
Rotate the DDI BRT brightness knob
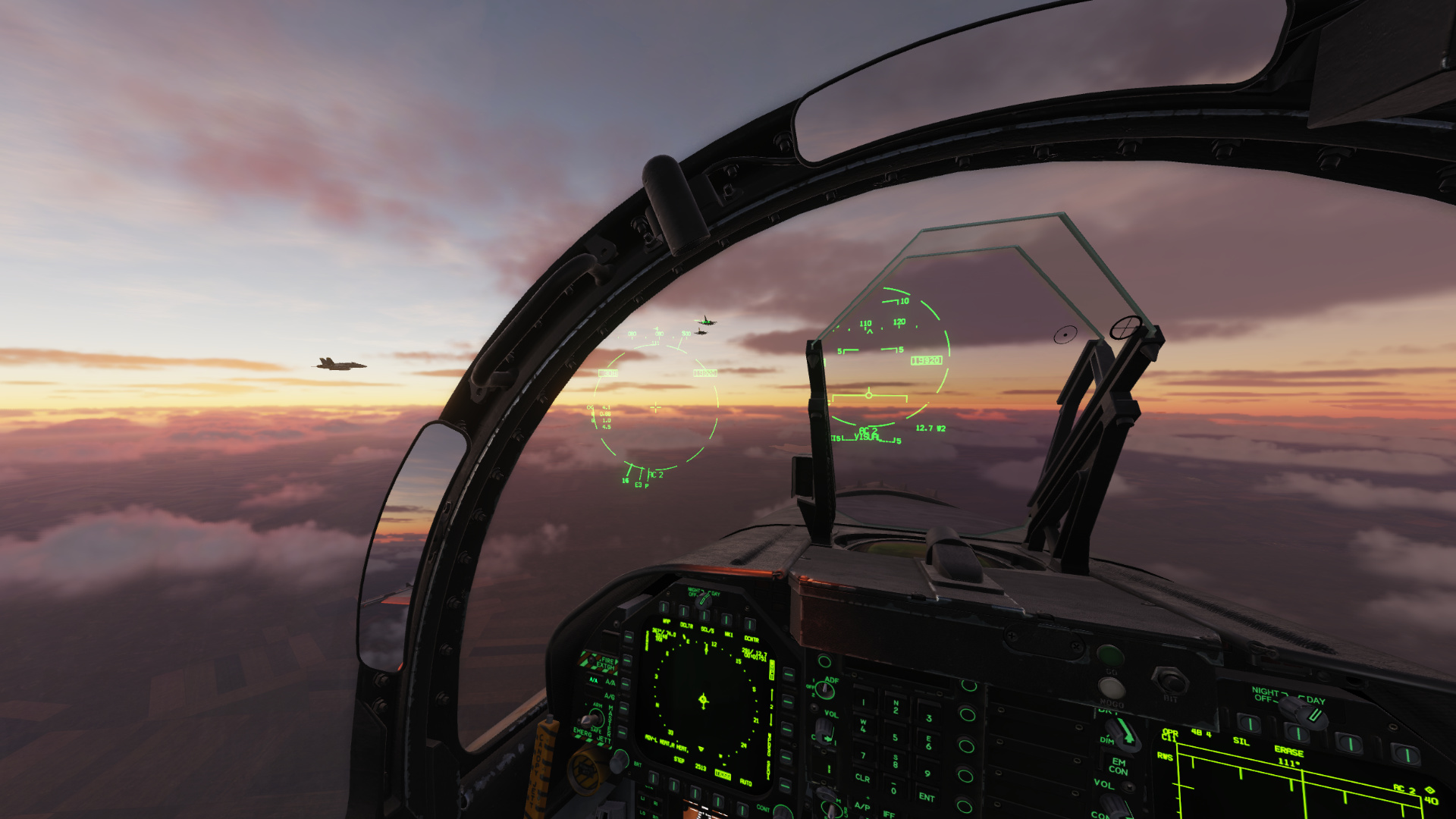(x=620, y=761)
